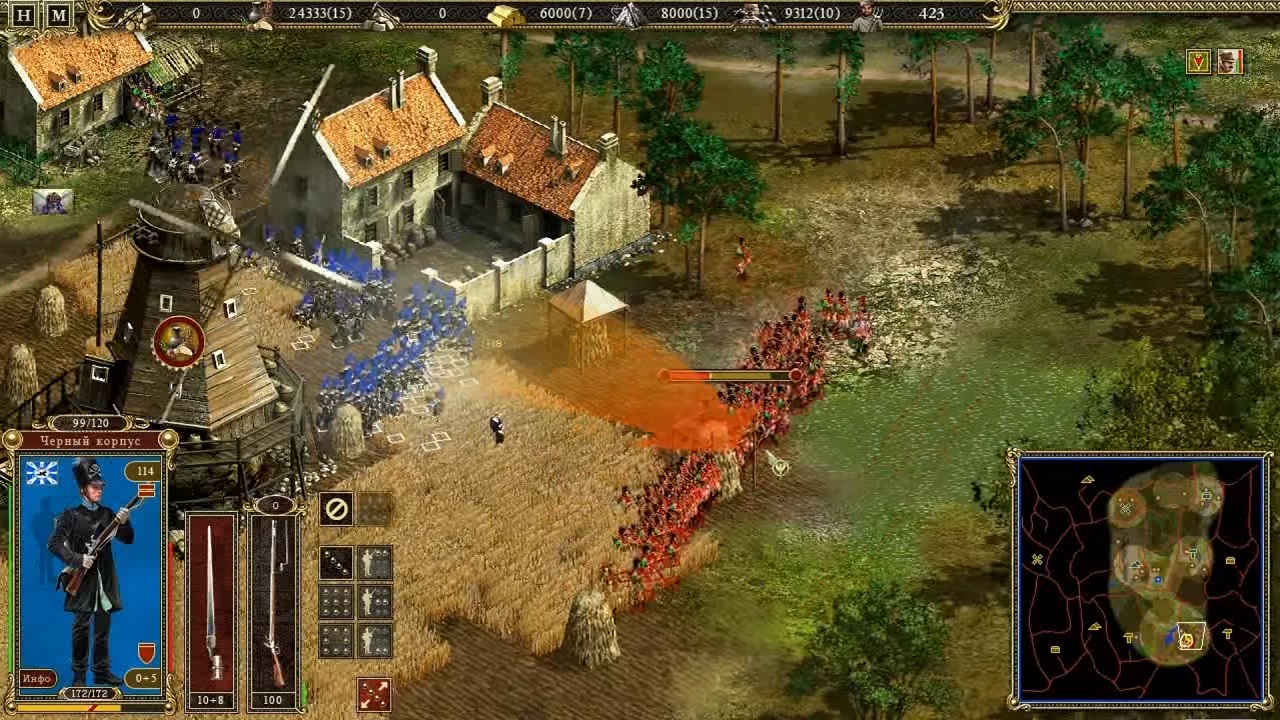Click the gold bars resource icon
The image size is (1280, 720).
(505, 15)
